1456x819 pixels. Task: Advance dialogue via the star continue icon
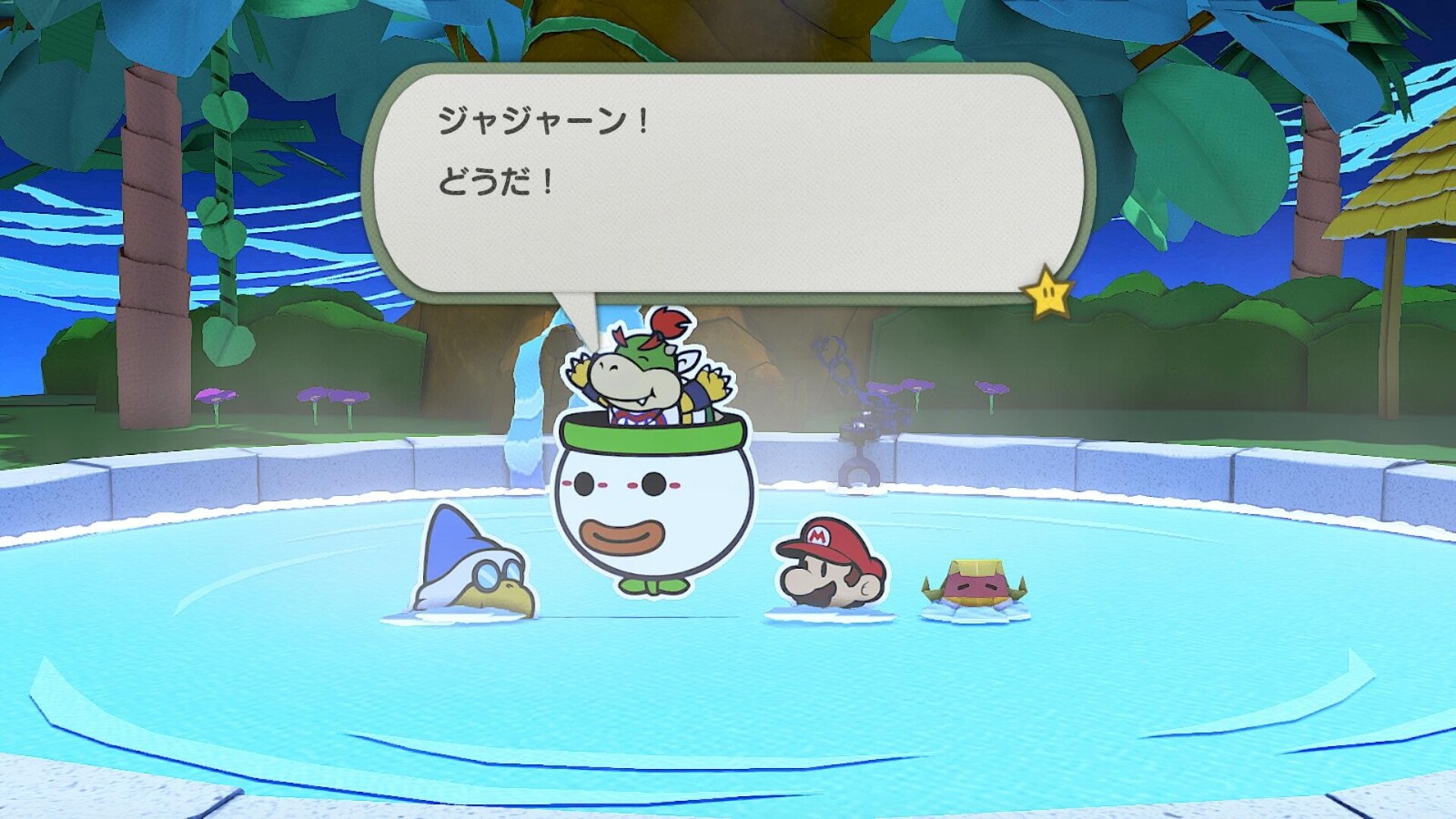click(1047, 292)
